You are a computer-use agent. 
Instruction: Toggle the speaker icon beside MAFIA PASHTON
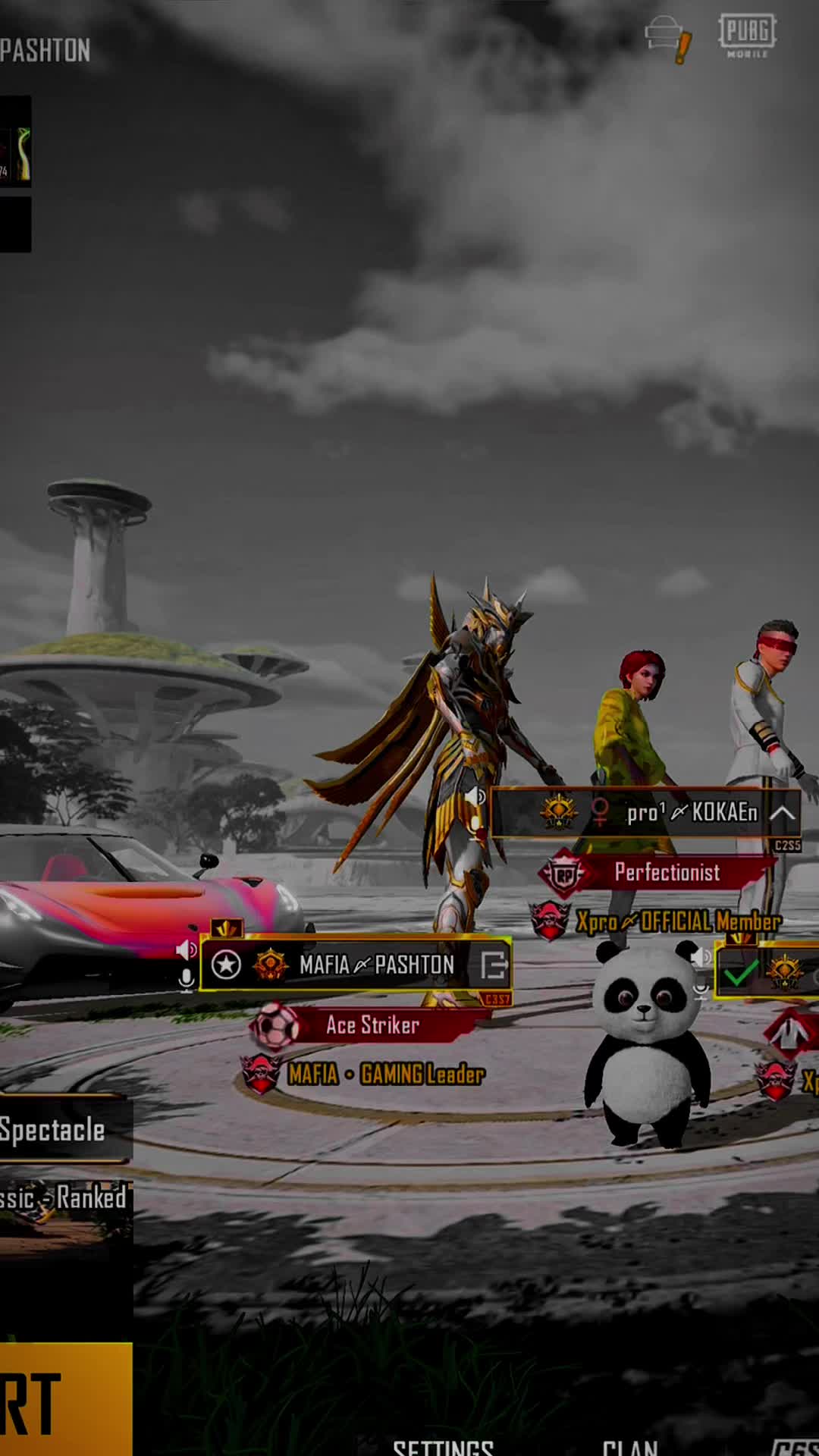coord(186,949)
